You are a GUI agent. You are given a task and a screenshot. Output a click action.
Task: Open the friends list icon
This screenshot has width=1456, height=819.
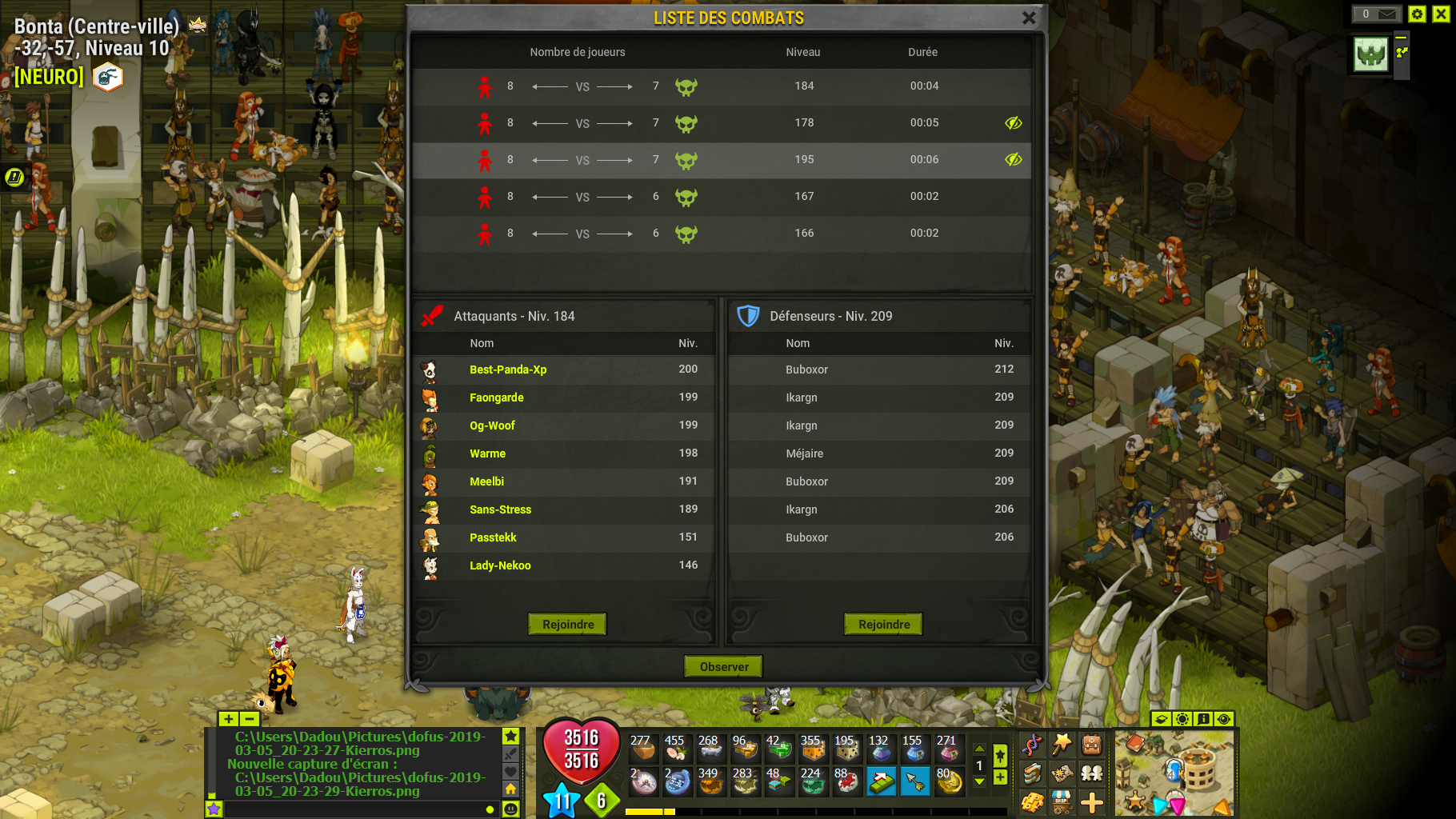pyautogui.click(x=1091, y=774)
